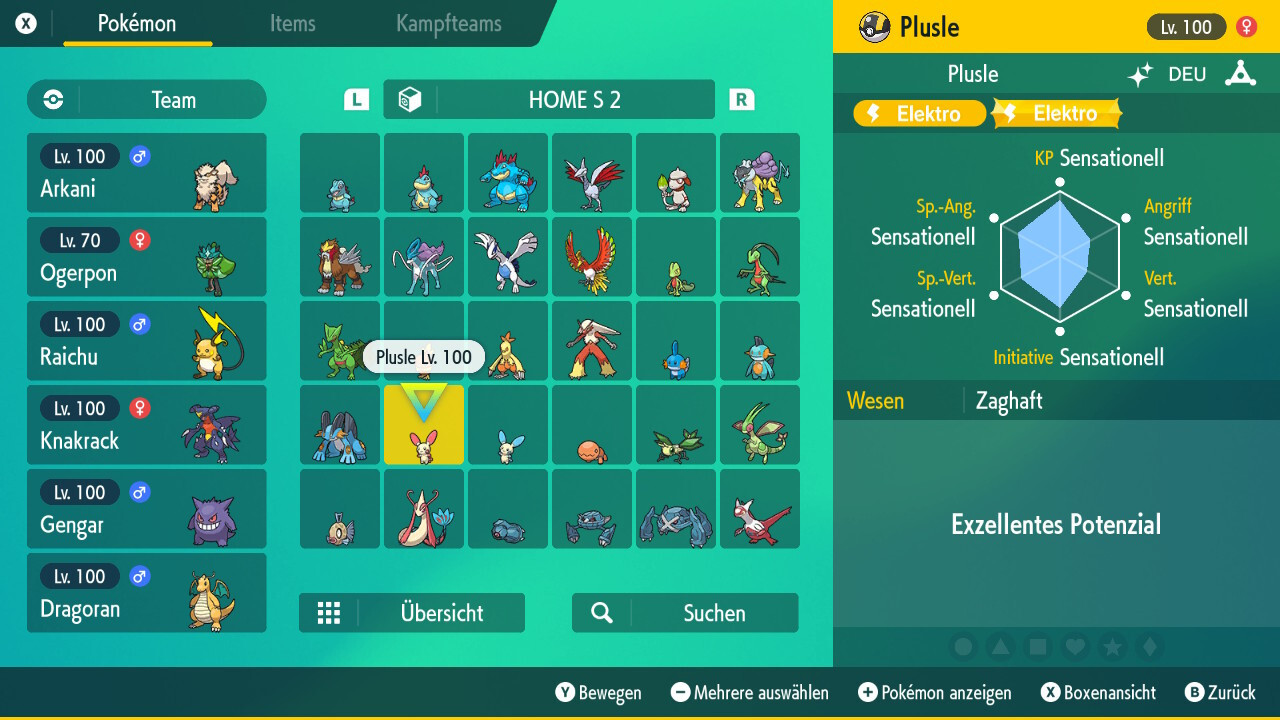
Task: Click the magnifying glass search icon
Action: click(600, 612)
